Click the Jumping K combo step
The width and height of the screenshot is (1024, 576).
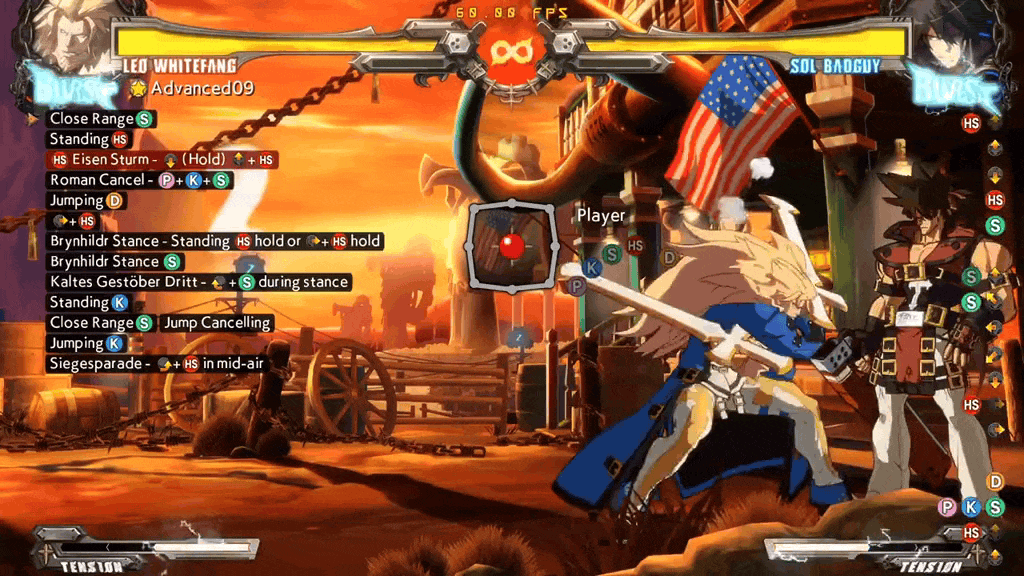click(86, 343)
